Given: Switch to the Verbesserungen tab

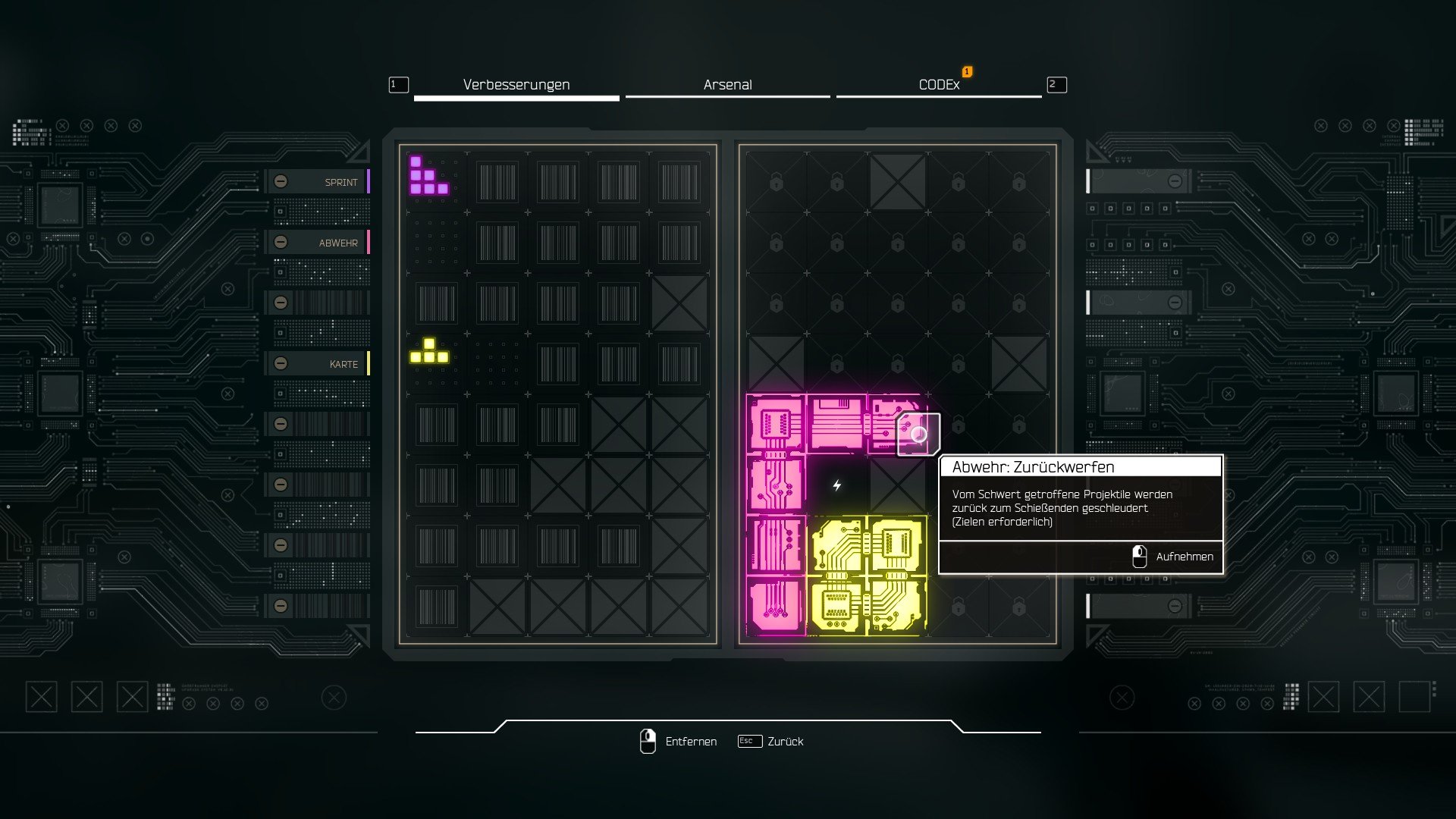Looking at the screenshot, I should point(516,85).
